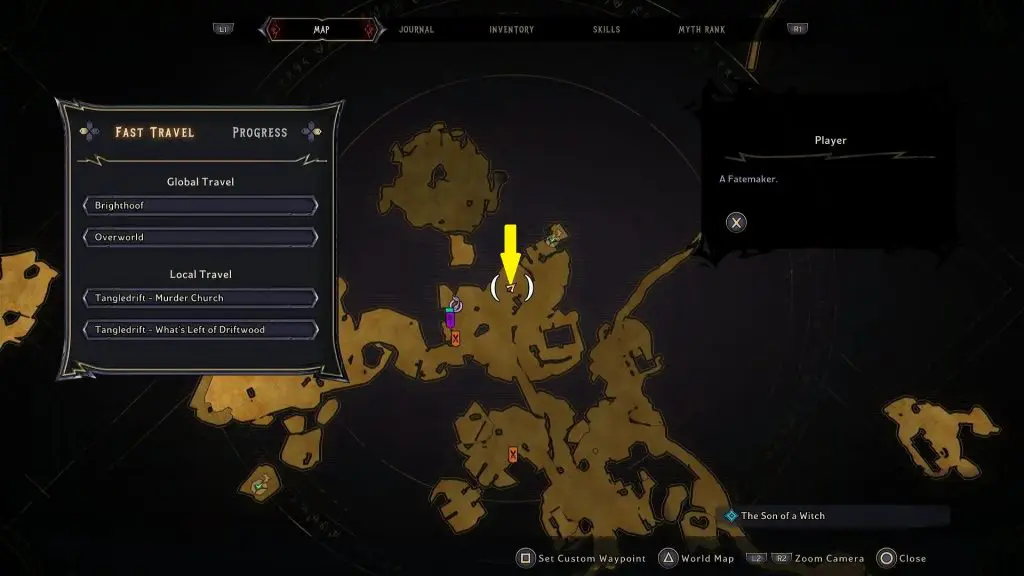
Task: Select the southern orange X map marker
Action: [513, 455]
